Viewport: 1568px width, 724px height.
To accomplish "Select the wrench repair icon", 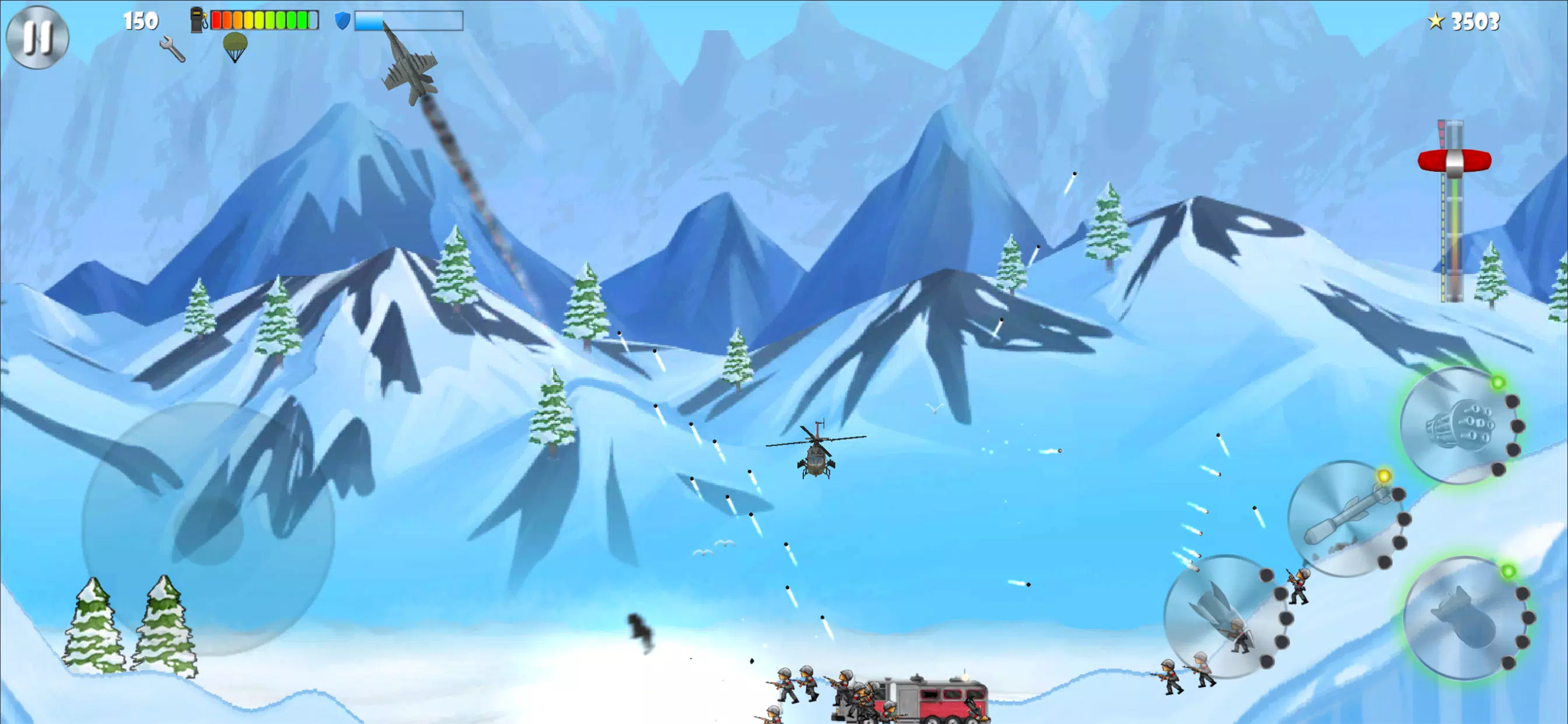I will 172,48.
